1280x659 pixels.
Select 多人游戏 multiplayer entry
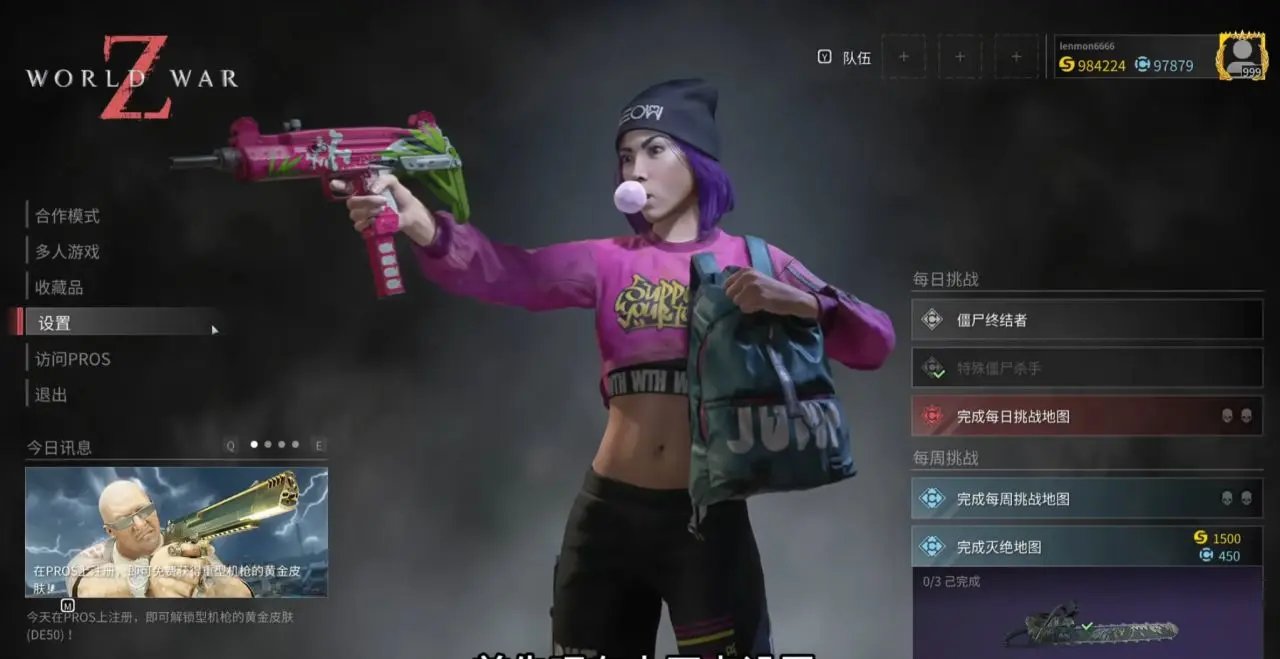click(x=68, y=252)
